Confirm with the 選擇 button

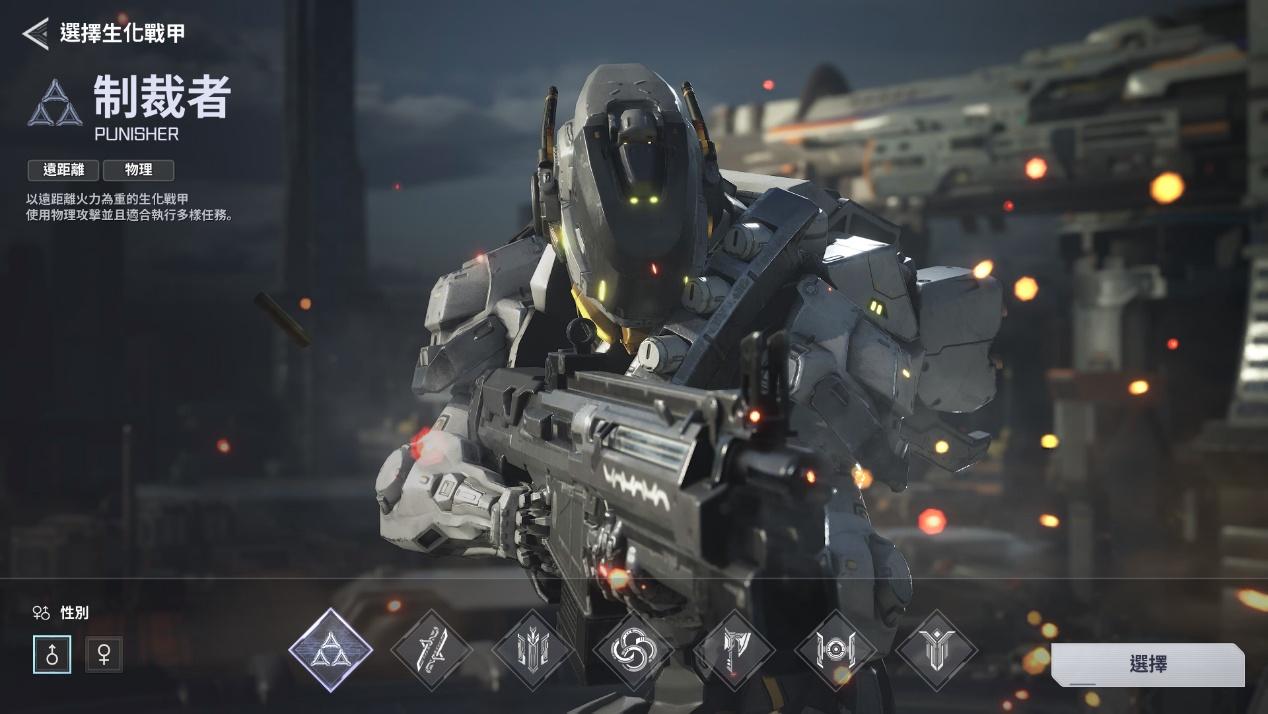[1147, 664]
